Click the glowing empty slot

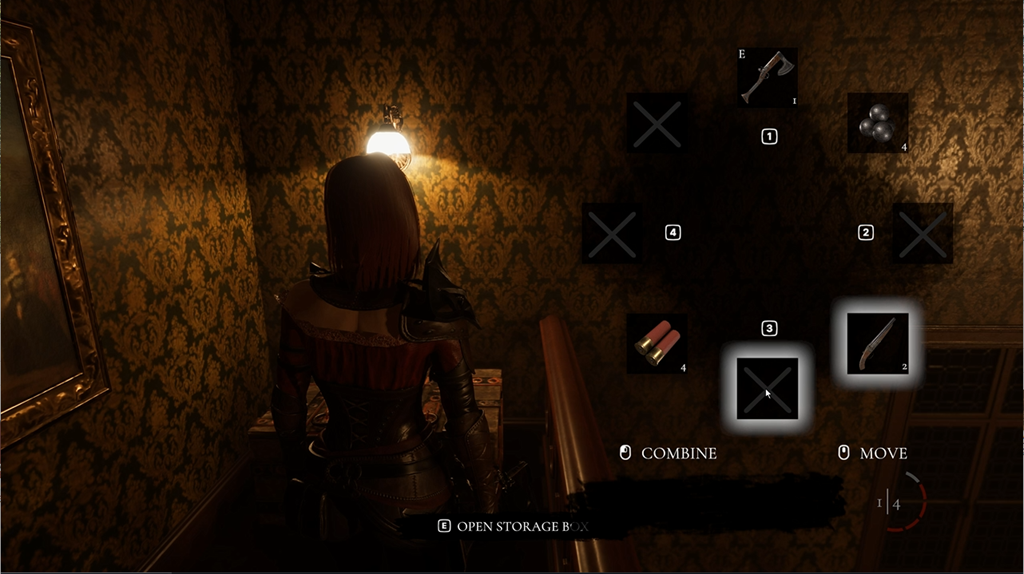(767, 388)
